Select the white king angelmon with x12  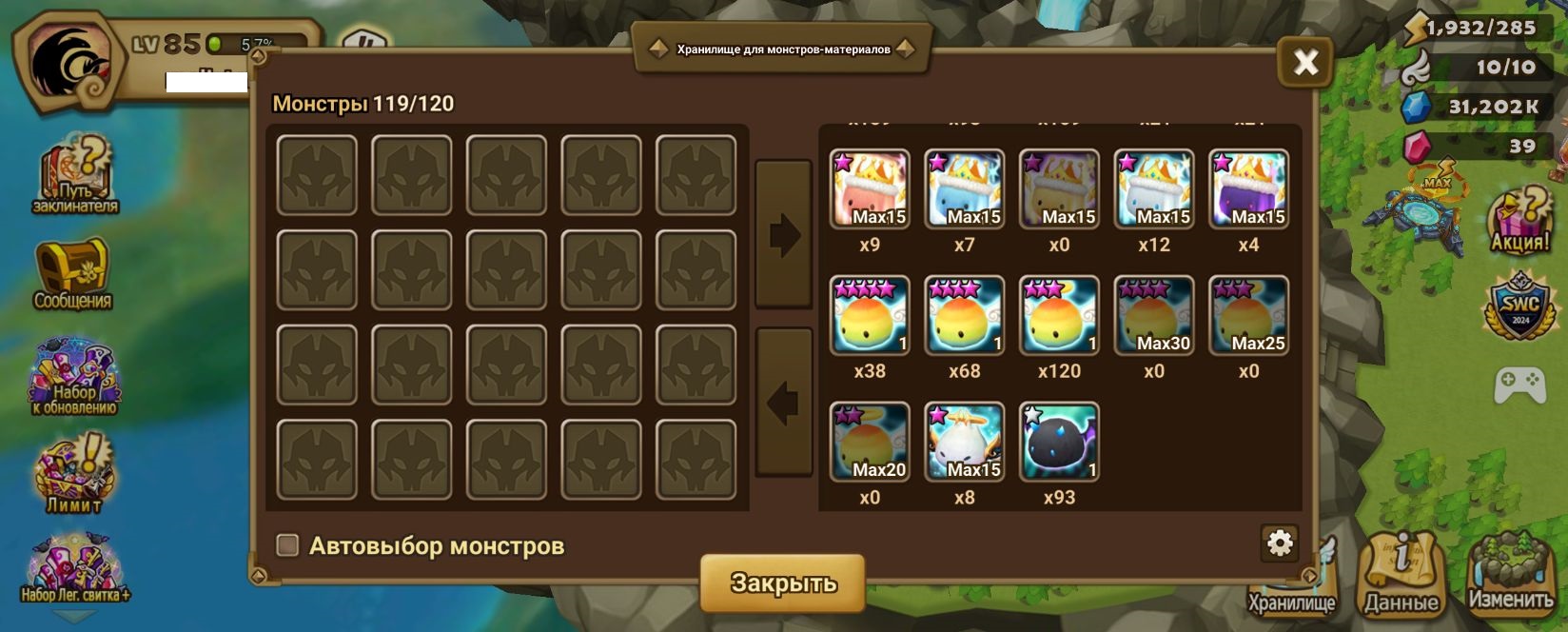[x=1153, y=188]
